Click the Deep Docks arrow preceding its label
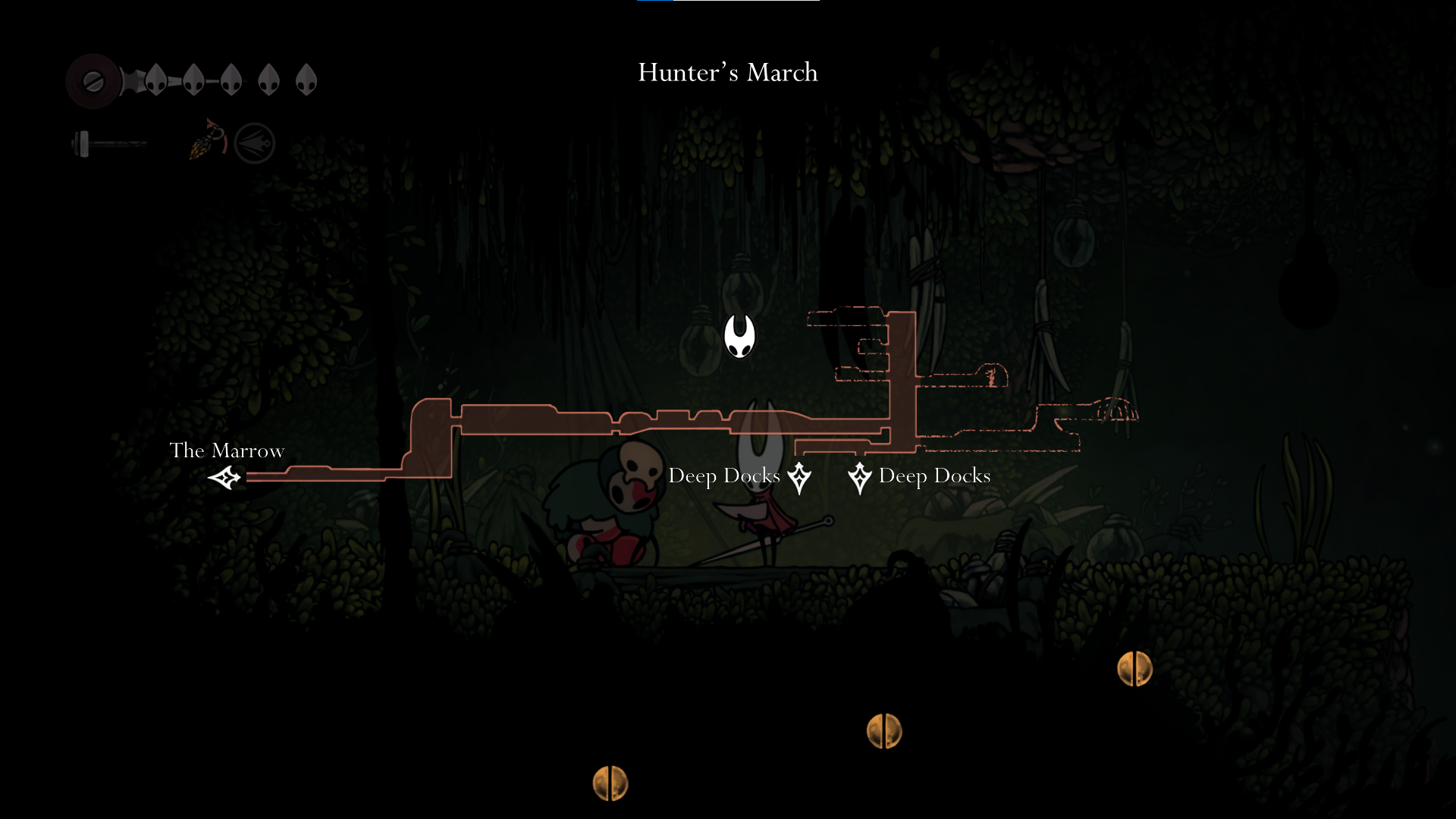The width and height of the screenshot is (1456, 819). (860, 478)
